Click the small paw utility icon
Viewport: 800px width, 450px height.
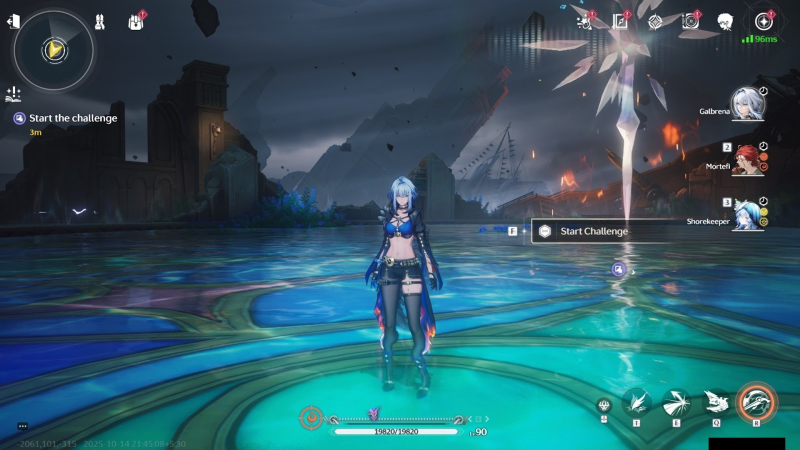click(603, 405)
